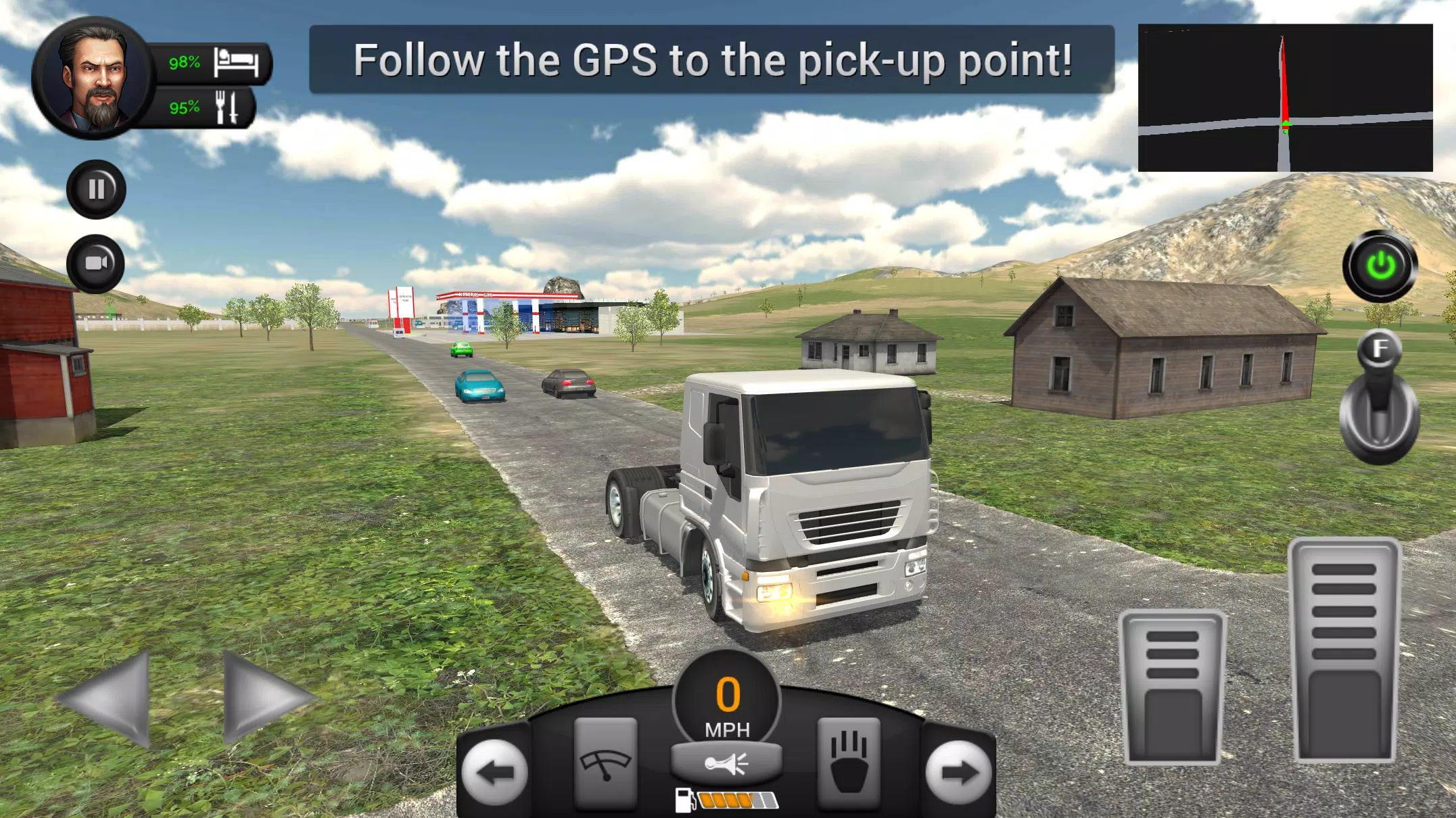Activate the right turn signal

pyautogui.click(x=958, y=772)
